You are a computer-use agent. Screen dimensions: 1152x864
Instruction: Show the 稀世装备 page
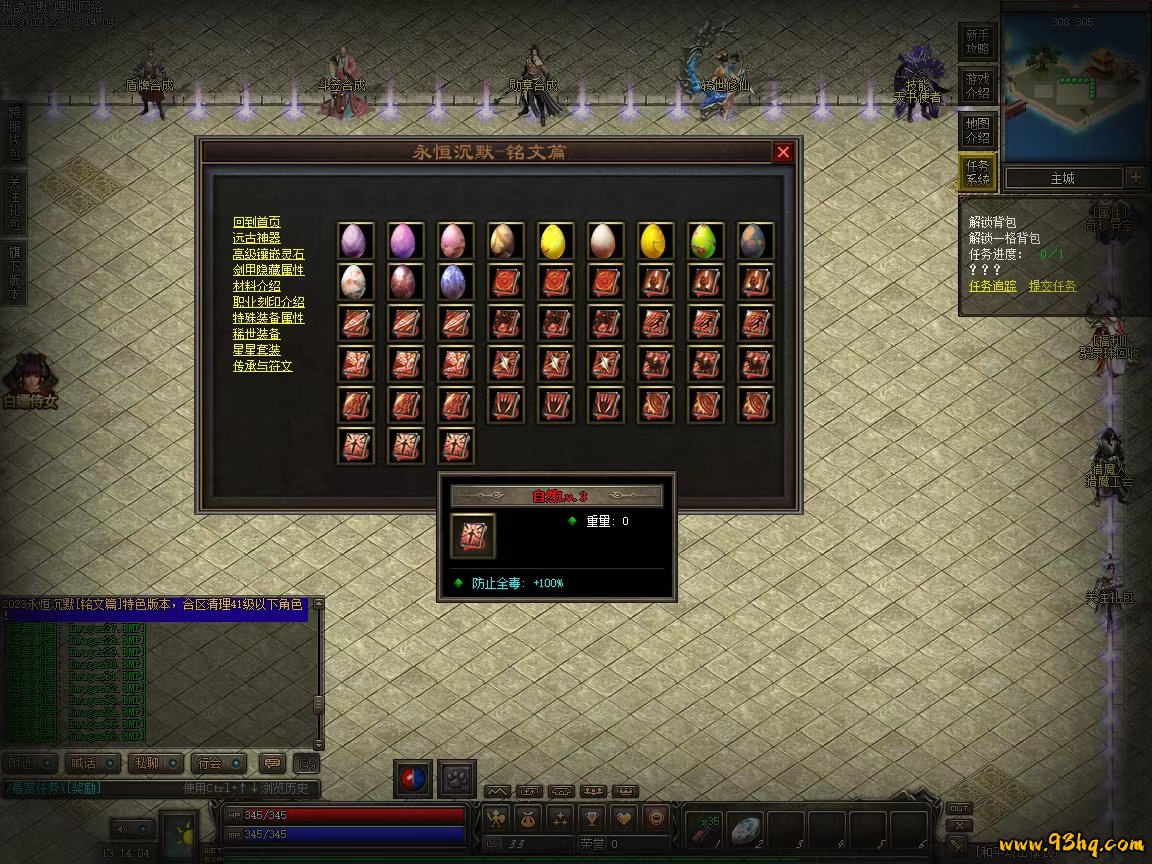[x=256, y=334]
